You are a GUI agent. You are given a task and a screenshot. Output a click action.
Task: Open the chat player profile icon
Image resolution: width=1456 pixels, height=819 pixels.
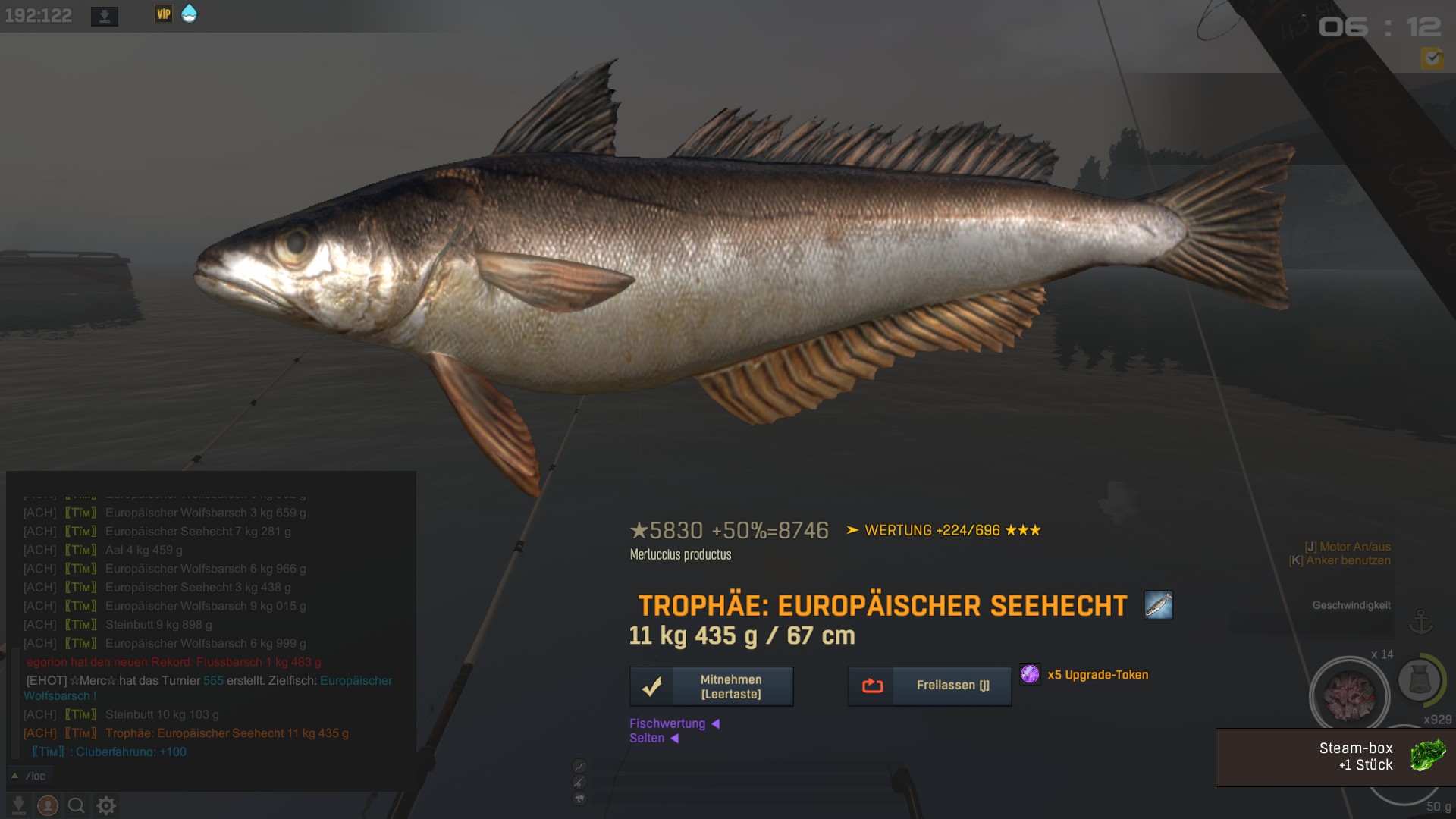click(x=48, y=805)
